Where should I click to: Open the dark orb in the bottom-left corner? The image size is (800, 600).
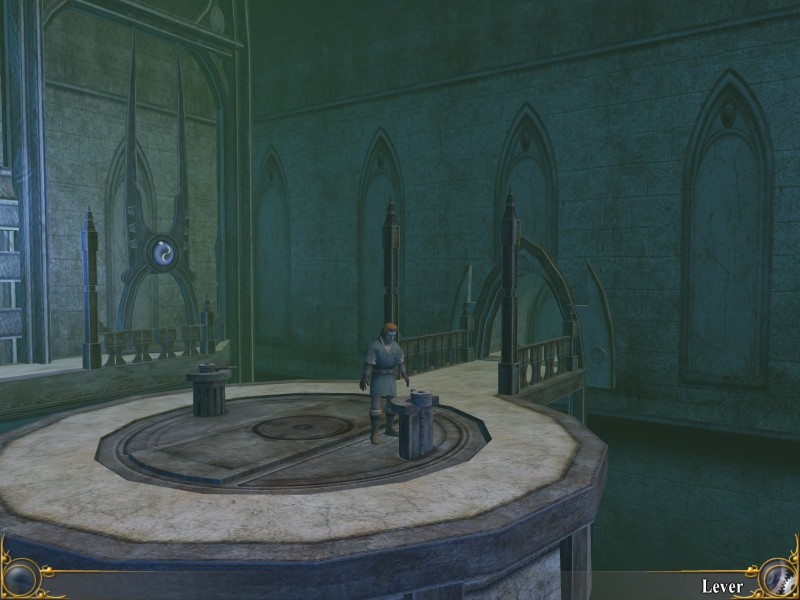click(22, 578)
